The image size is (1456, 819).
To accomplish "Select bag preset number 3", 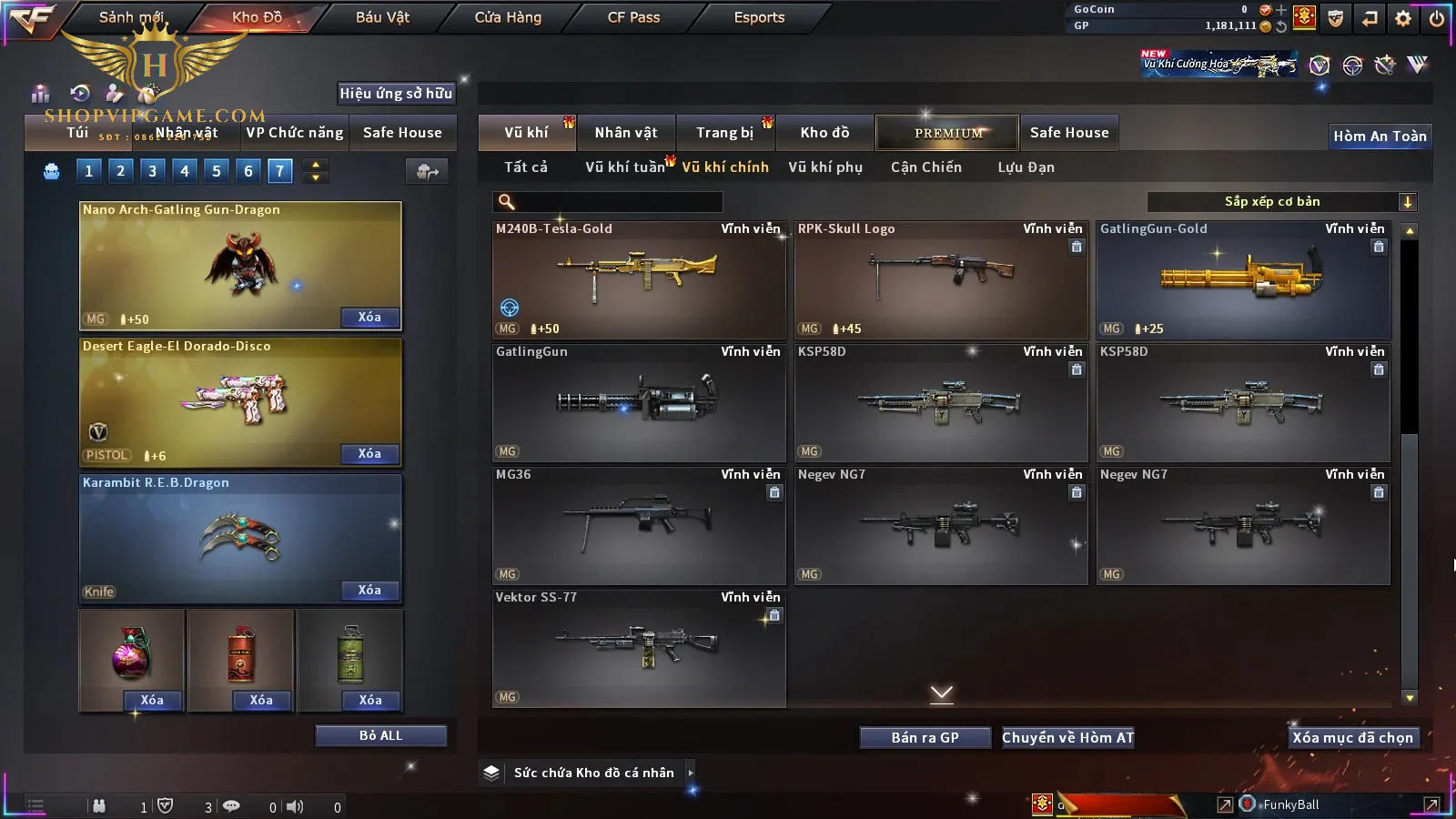I will (x=152, y=171).
